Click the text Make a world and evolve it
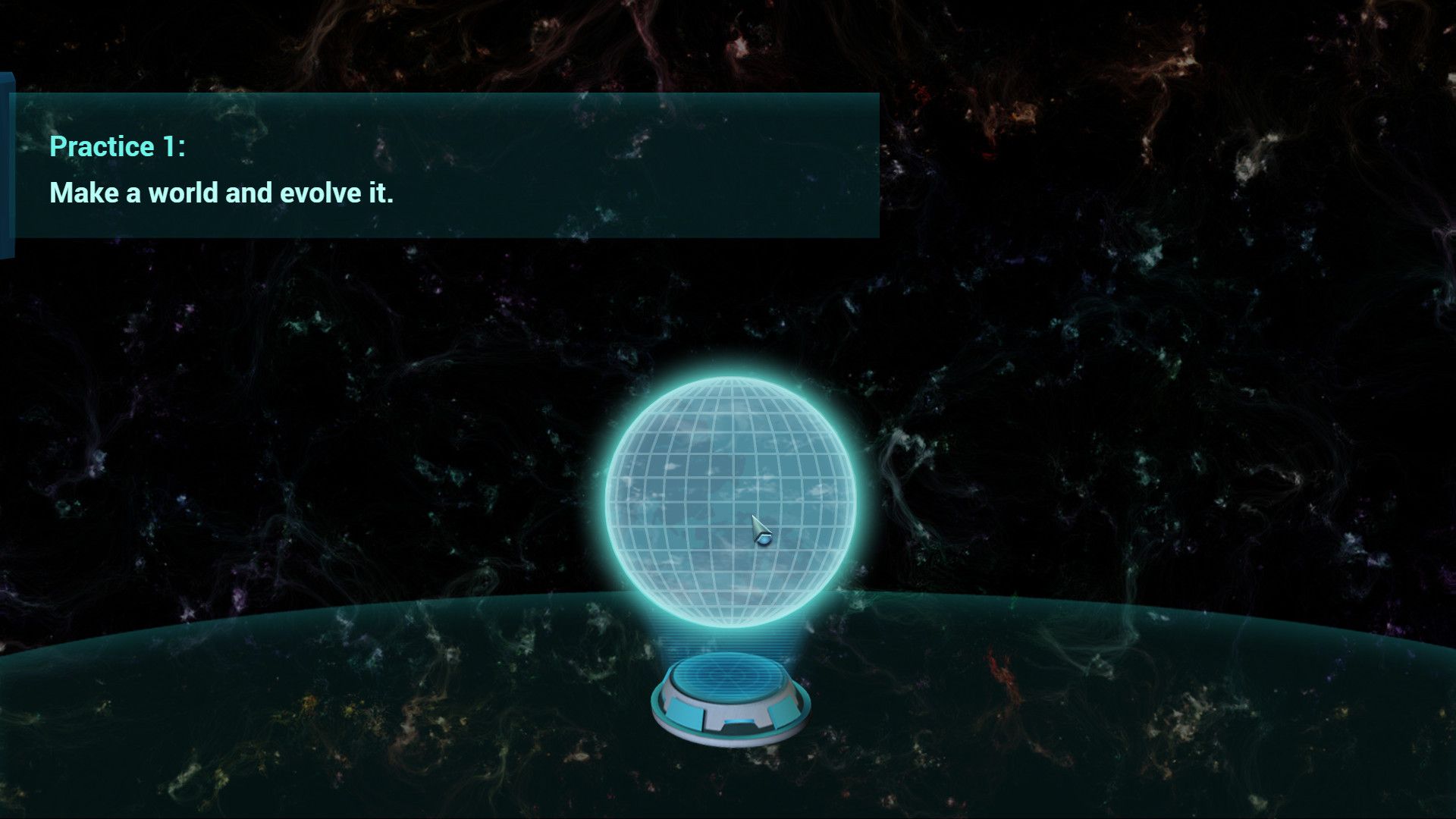The image size is (1456, 819). pos(220,193)
